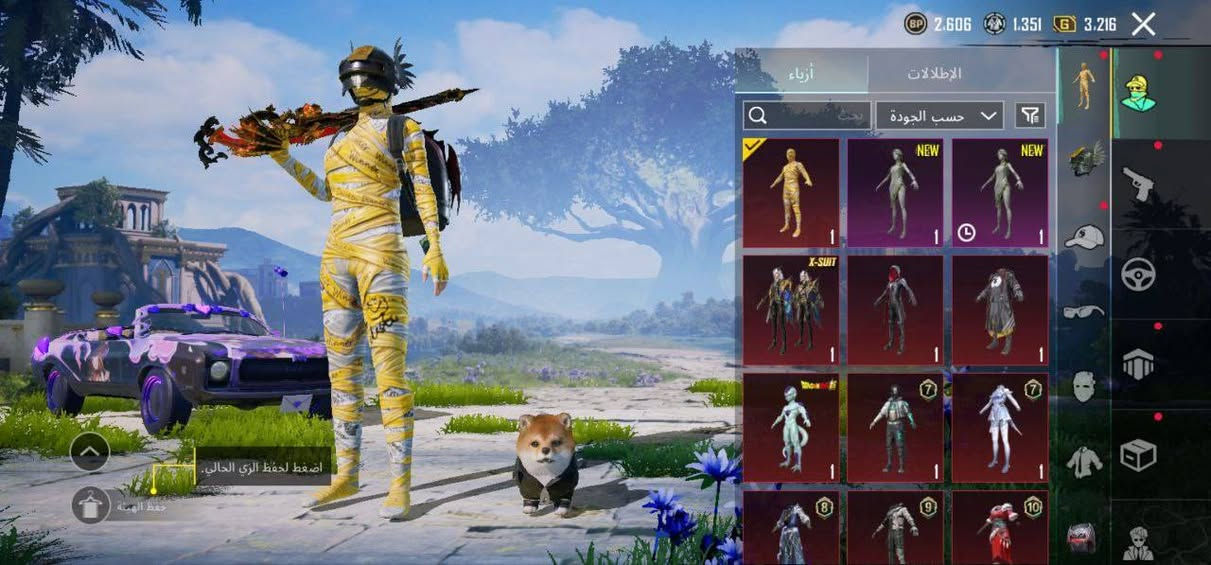Image resolution: width=1211 pixels, height=565 pixels.
Task: Select the time-limited NEW outfit with clock icon
Action: coord(999,193)
